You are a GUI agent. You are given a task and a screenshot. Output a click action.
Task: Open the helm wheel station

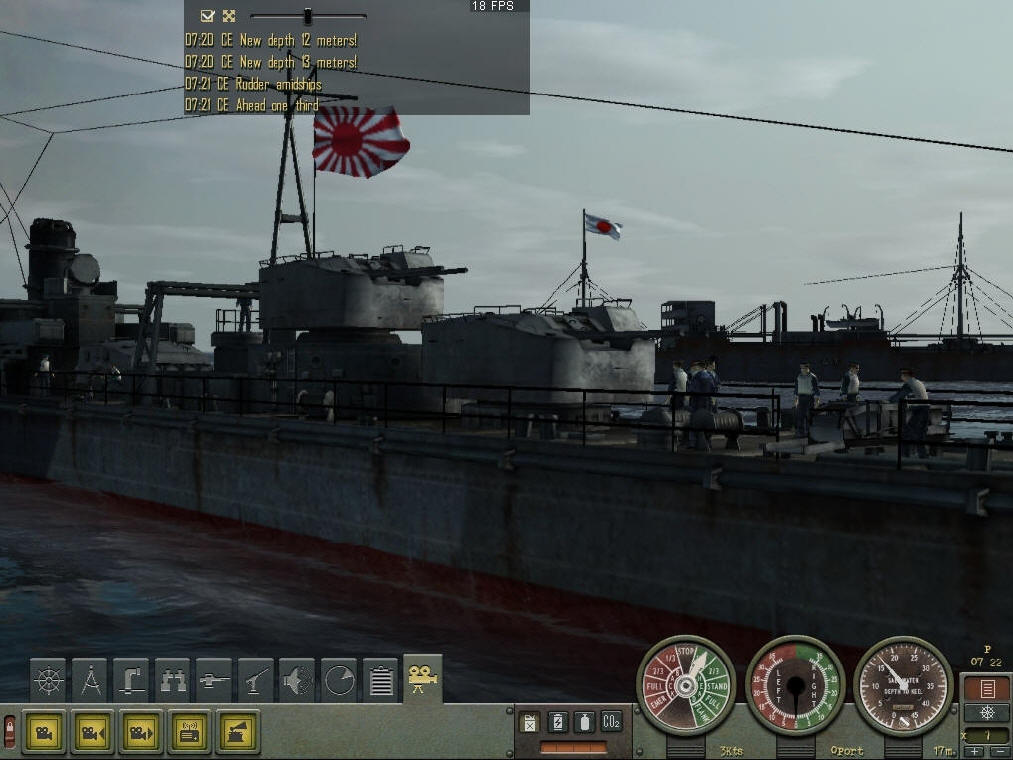coord(48,680)
